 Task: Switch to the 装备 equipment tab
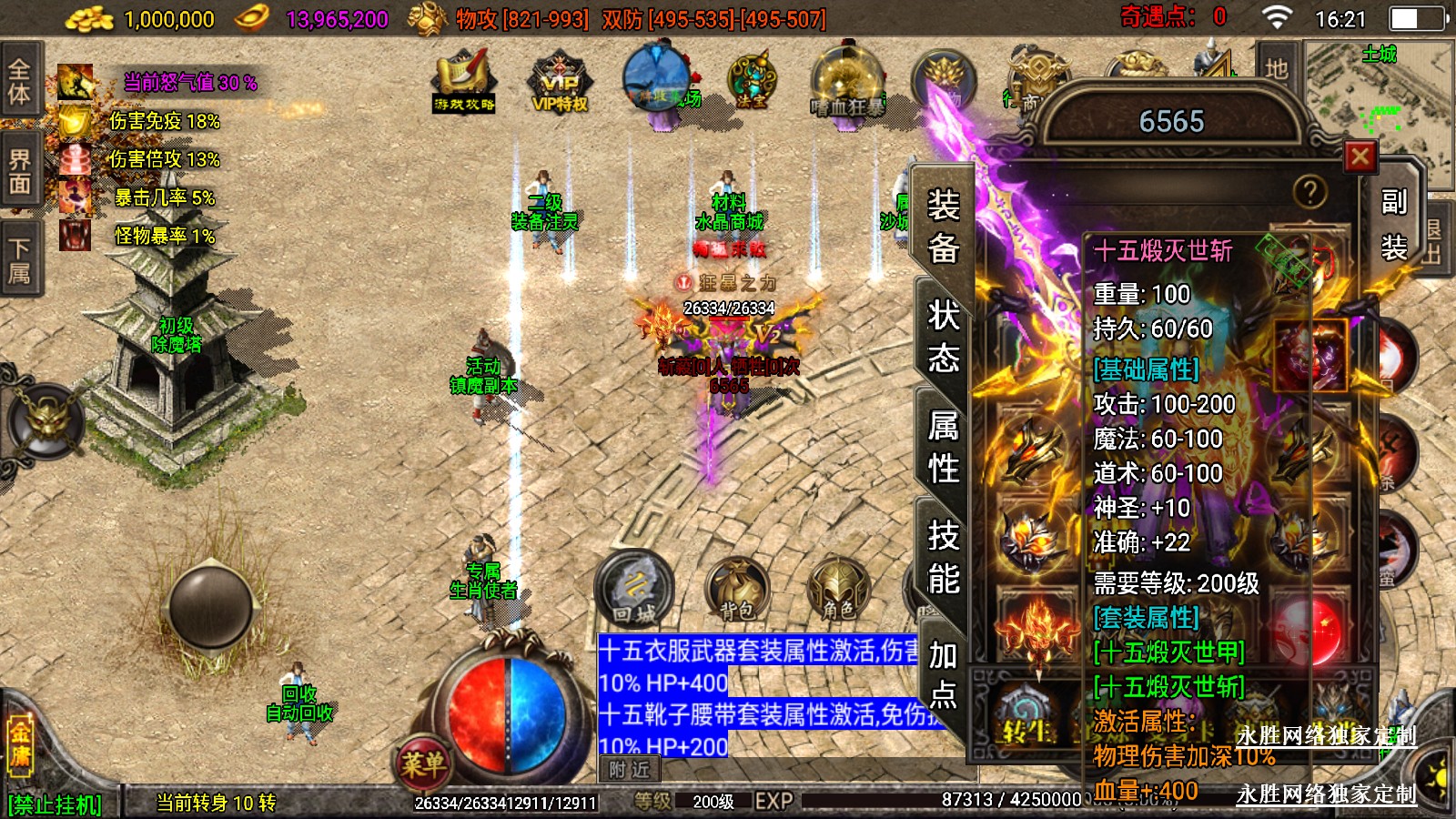[944, 226]
